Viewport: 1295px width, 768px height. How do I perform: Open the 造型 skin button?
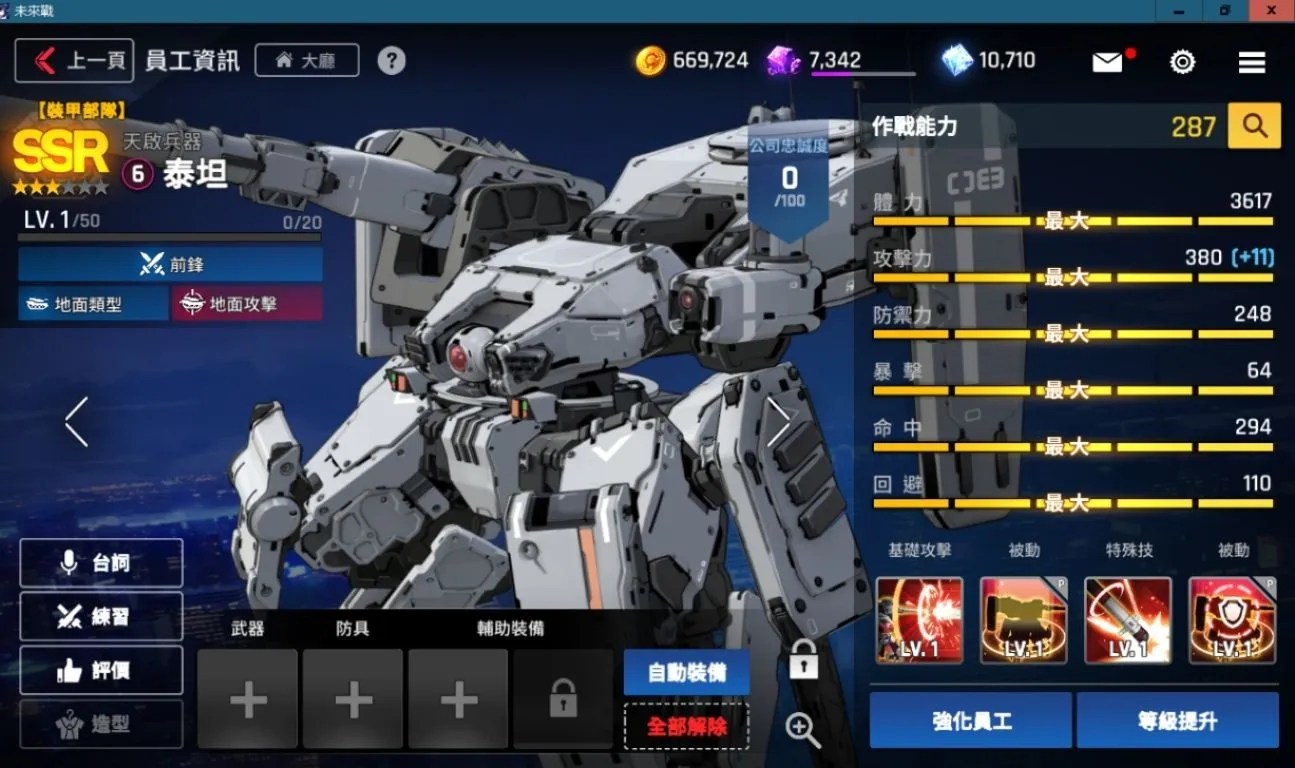[101, 723]
